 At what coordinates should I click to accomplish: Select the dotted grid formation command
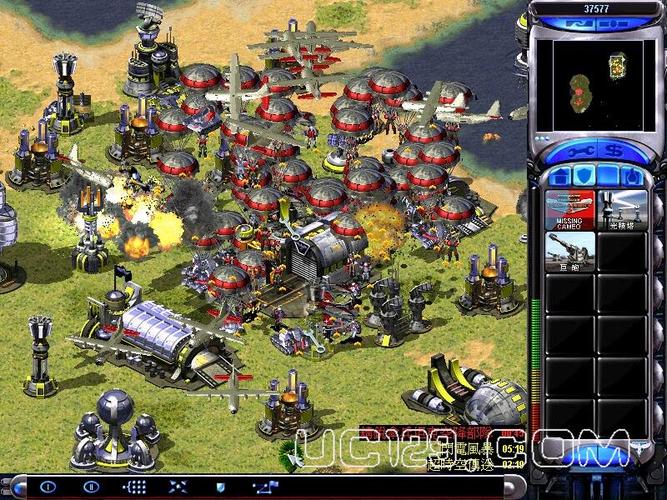(x=134, y=487)
